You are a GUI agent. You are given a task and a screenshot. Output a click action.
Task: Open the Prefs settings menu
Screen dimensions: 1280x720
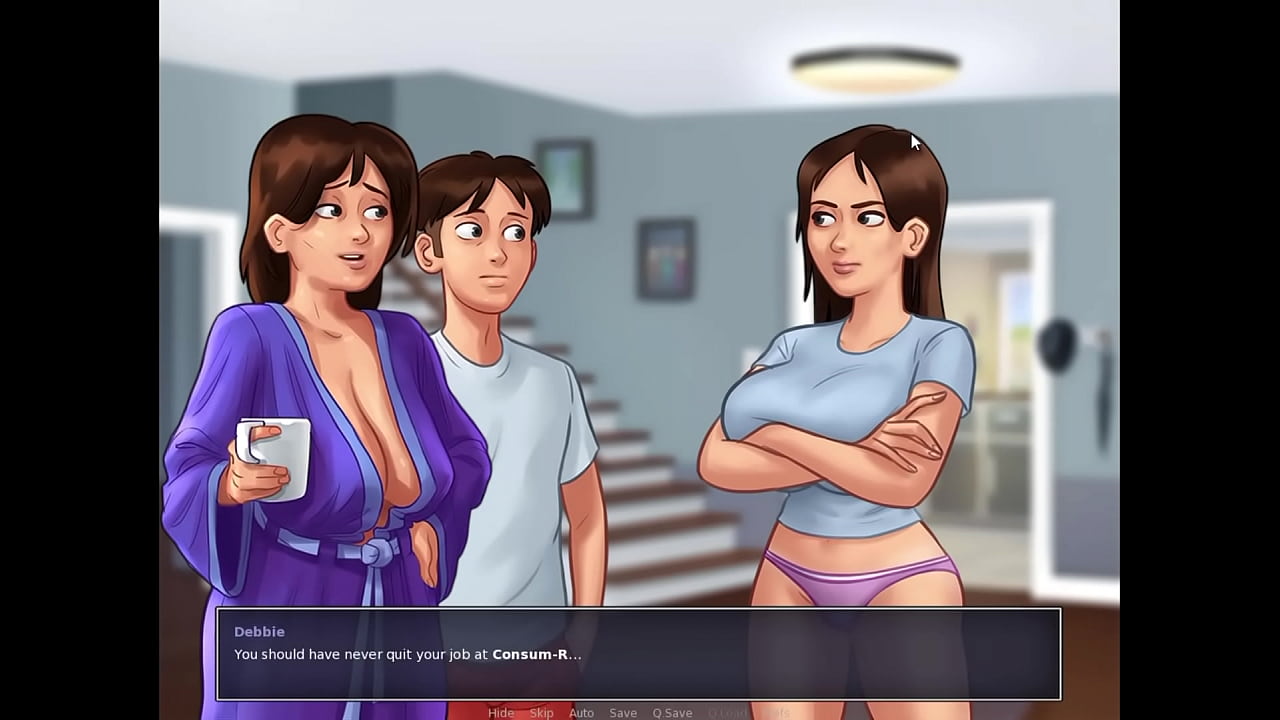778,712
